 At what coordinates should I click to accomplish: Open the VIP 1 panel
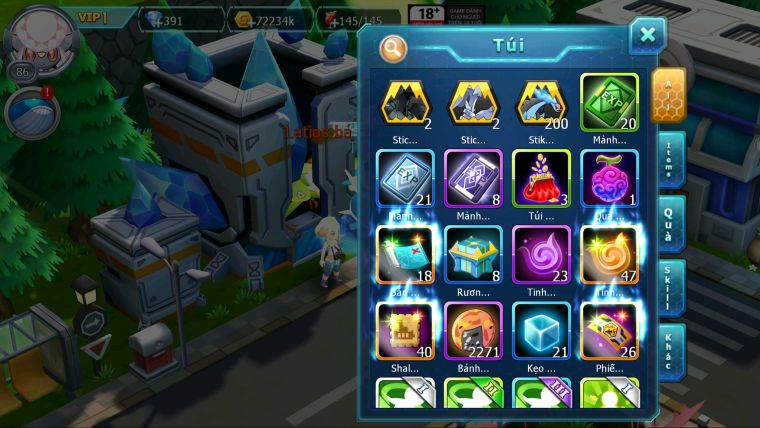click(92, 17)
